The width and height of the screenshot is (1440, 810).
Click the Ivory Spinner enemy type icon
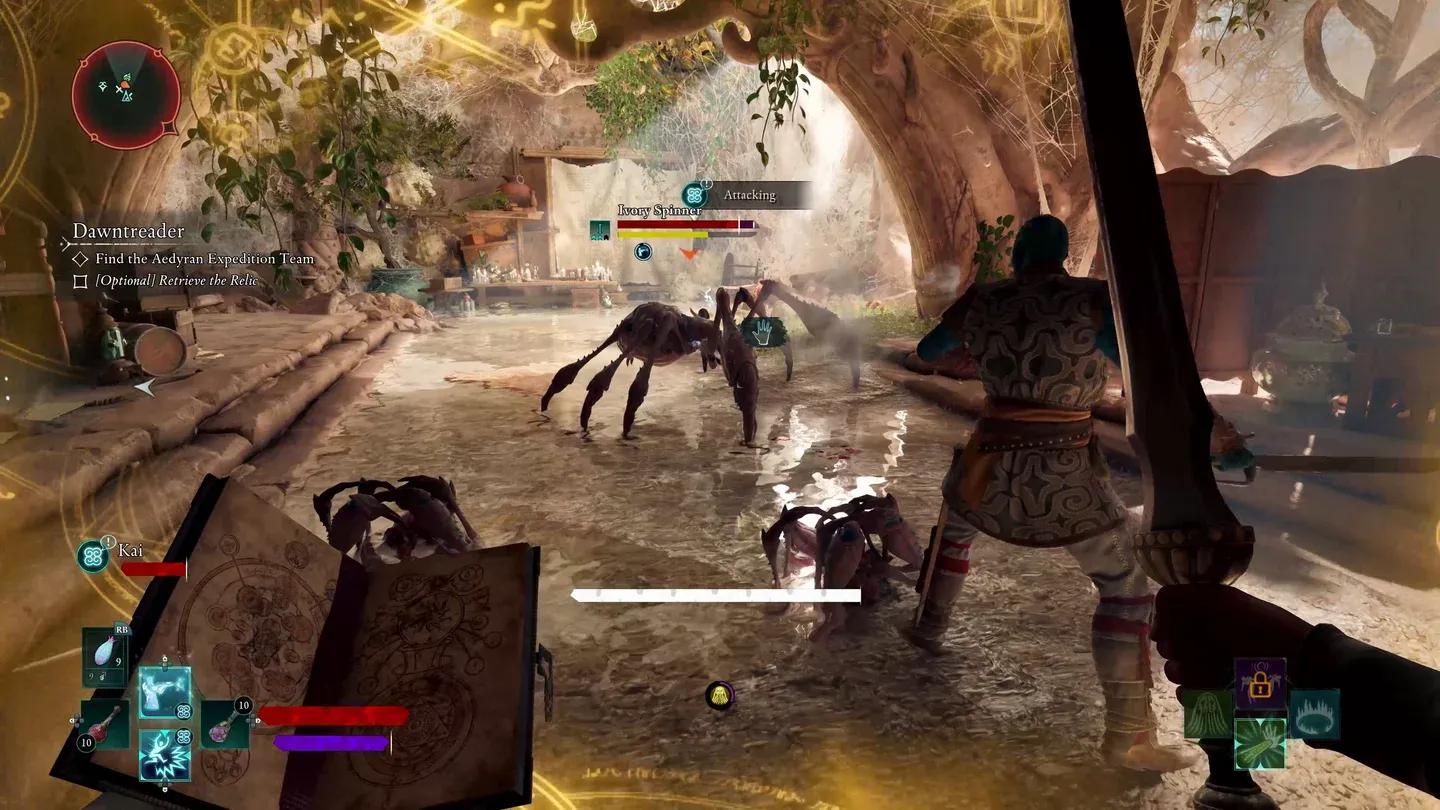[600, 230]
